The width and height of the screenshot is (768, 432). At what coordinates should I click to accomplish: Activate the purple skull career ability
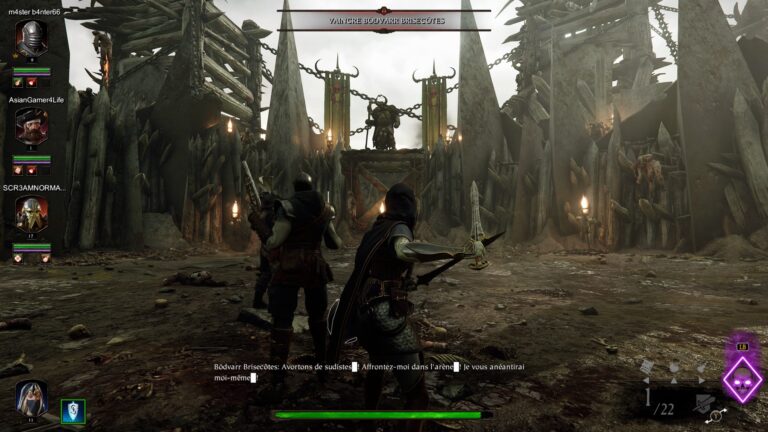(x=742, y=381)
